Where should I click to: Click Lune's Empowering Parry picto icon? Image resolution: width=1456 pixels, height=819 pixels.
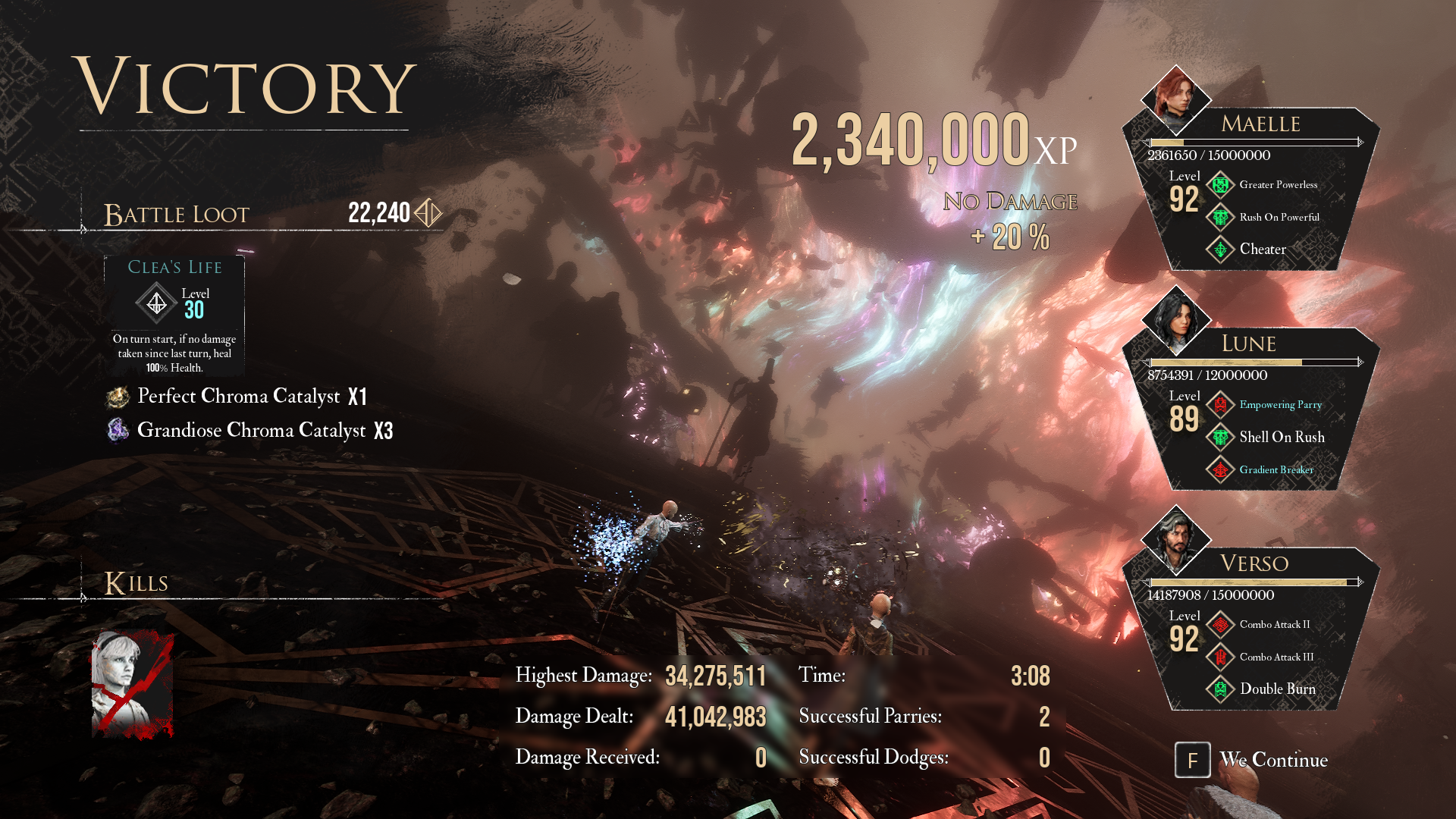coord(1220,405)
